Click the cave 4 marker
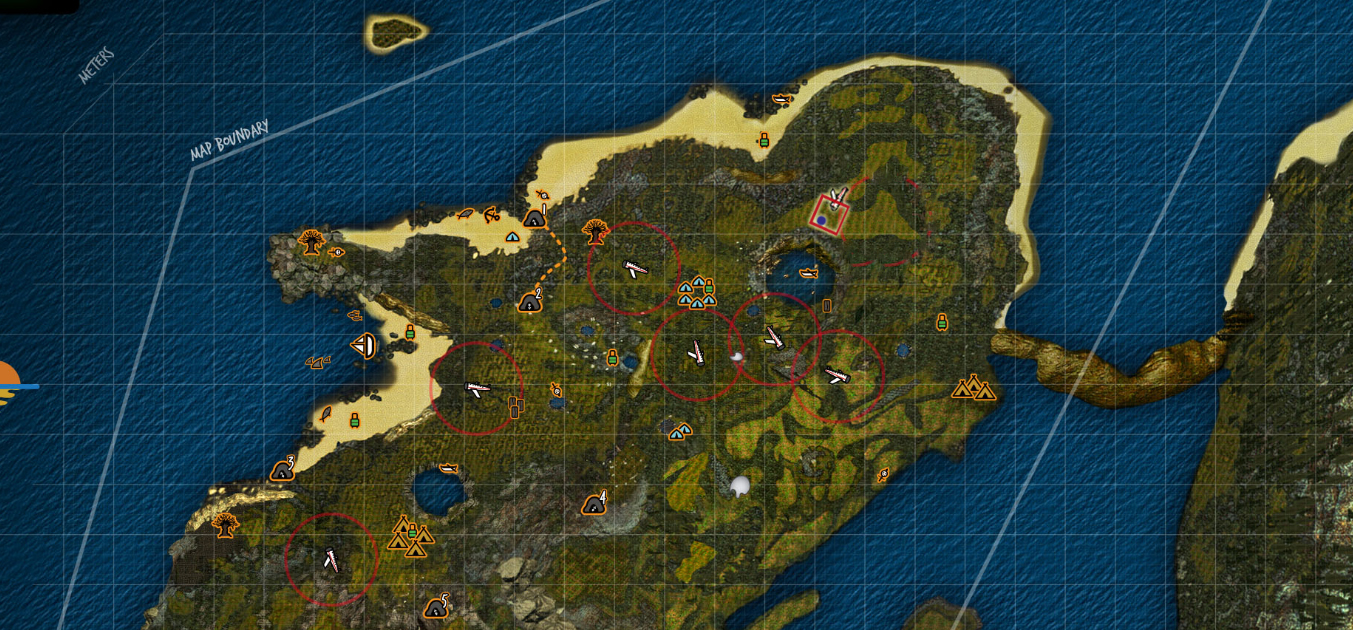Screen dimensions: 1353x630 [x=595, y=503]
